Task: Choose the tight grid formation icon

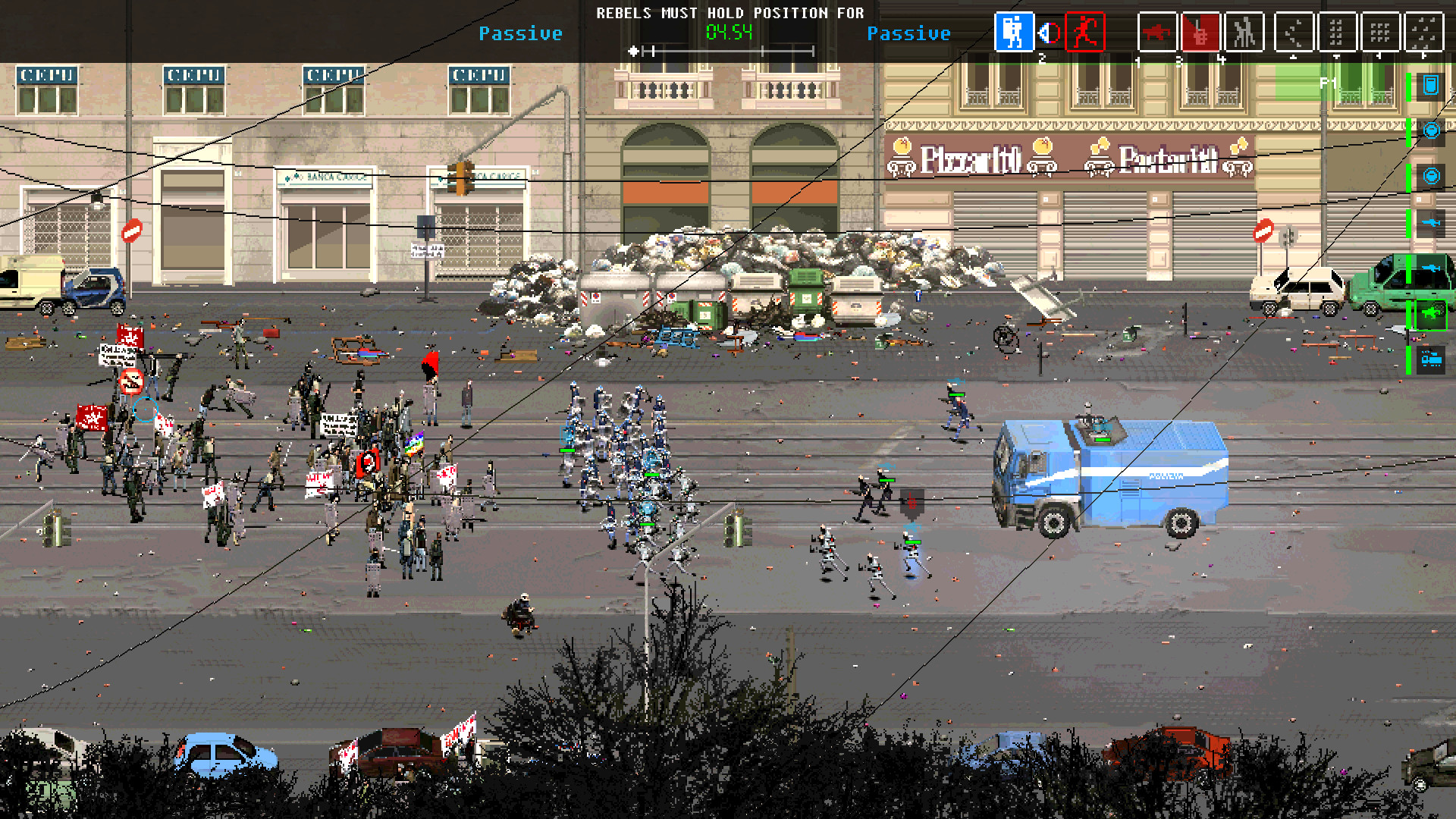Action: 1380,33
